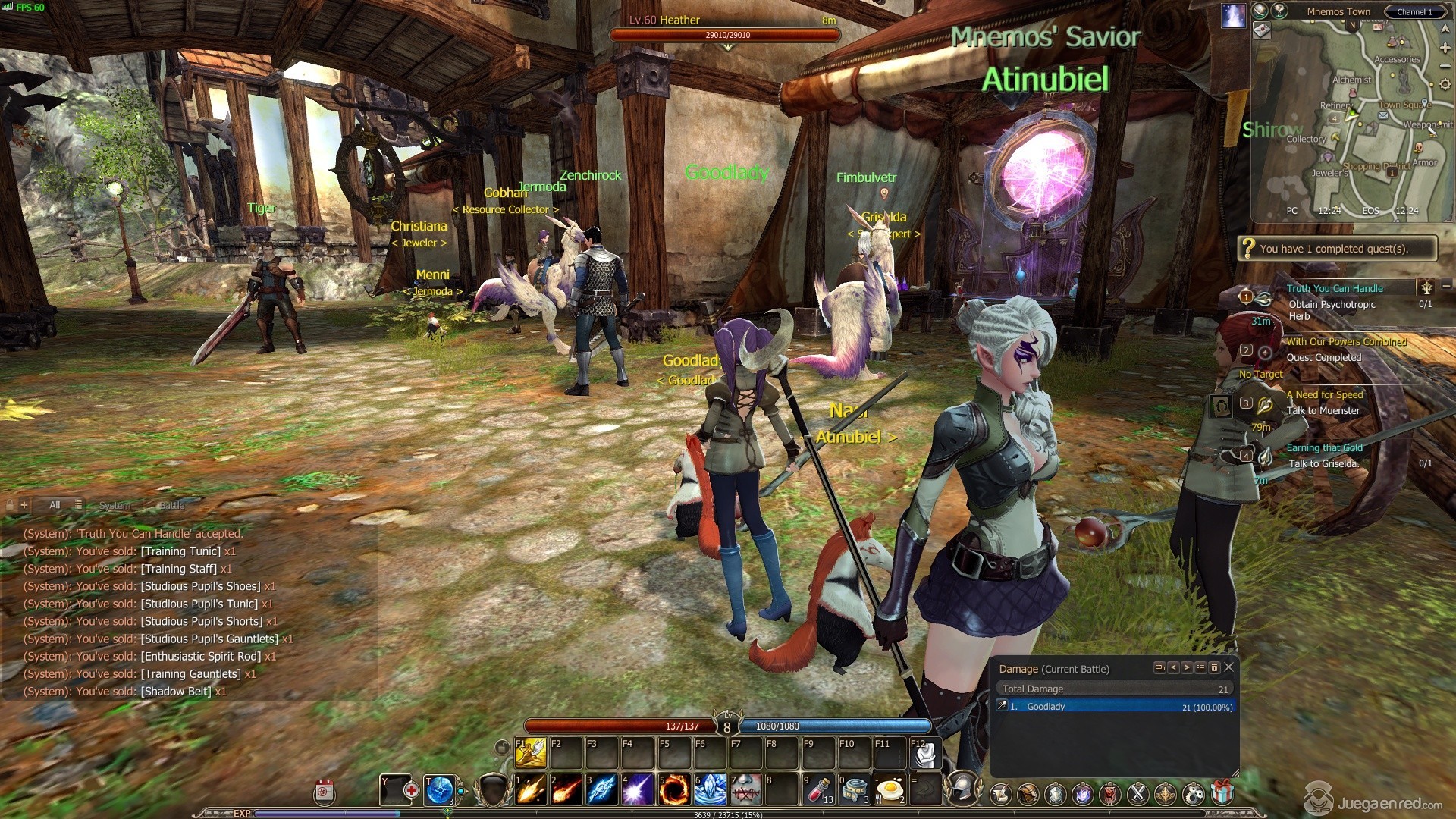Image resolution: width=1456 pixels, height=819 pixels.
Task: Open minimap settings gear
Action: tap(1445, 85)
